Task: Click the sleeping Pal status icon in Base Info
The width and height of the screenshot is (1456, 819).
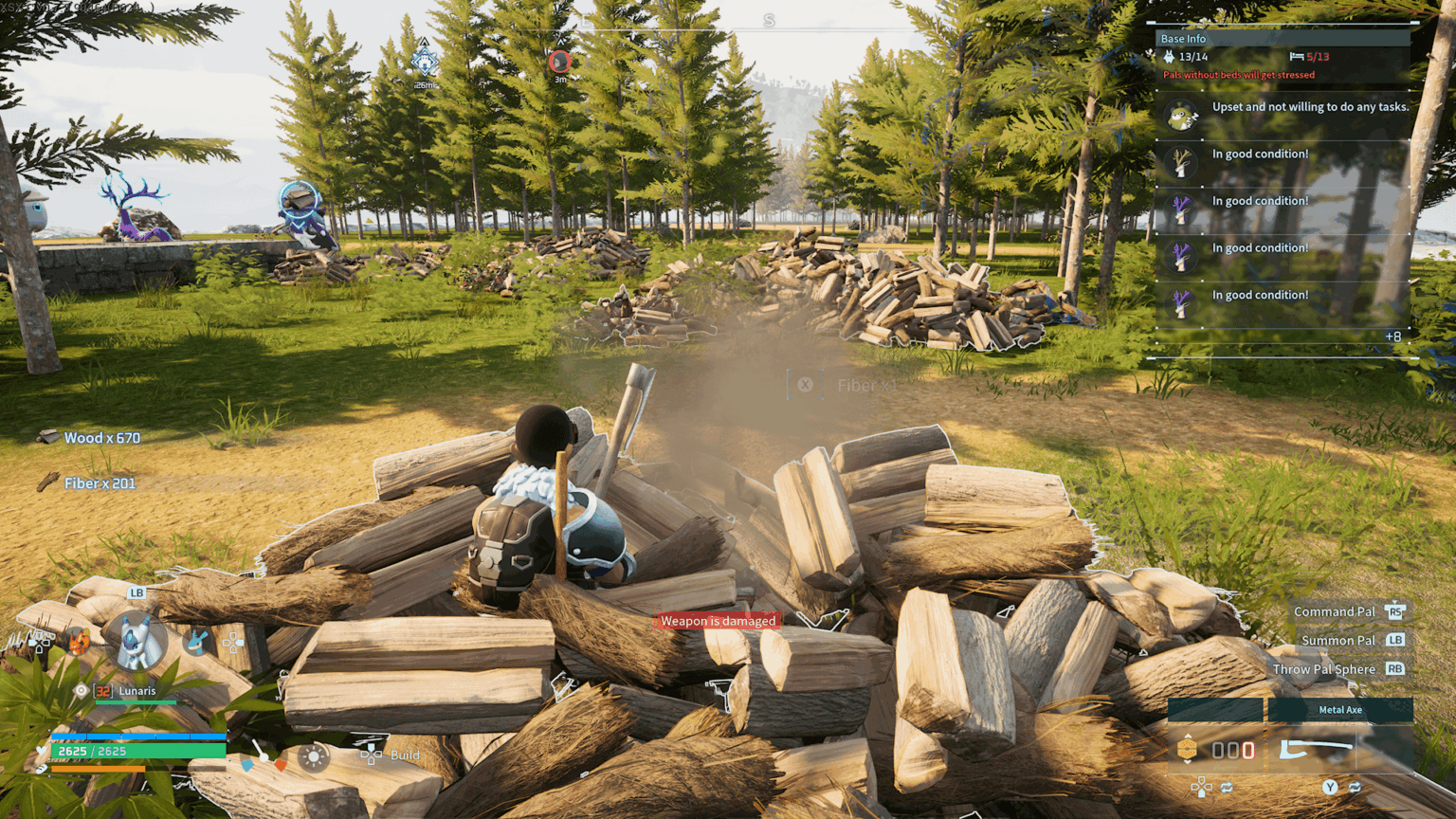Action: pos(1180,114)
